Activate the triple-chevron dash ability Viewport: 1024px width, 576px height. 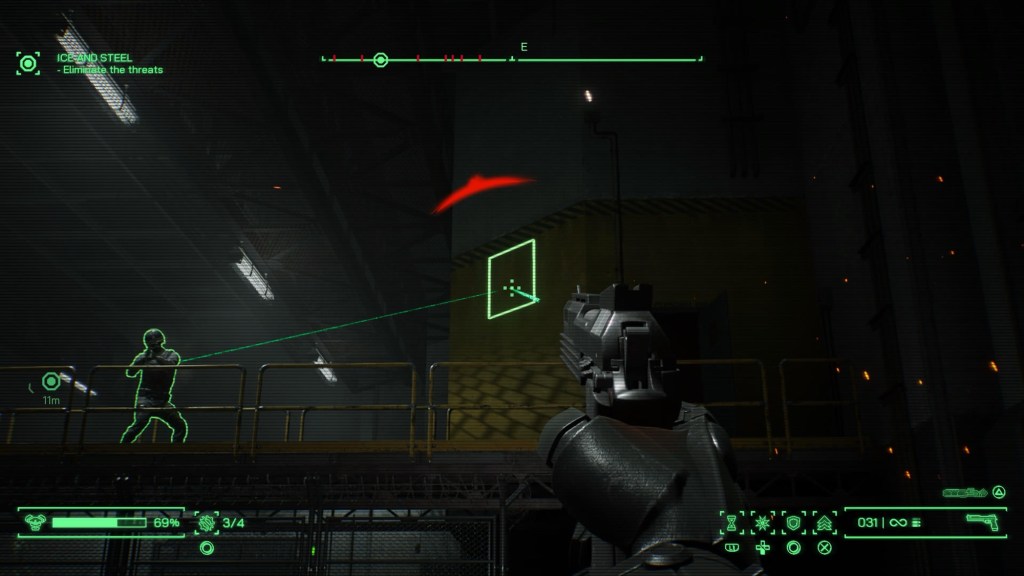click(825, 522)
